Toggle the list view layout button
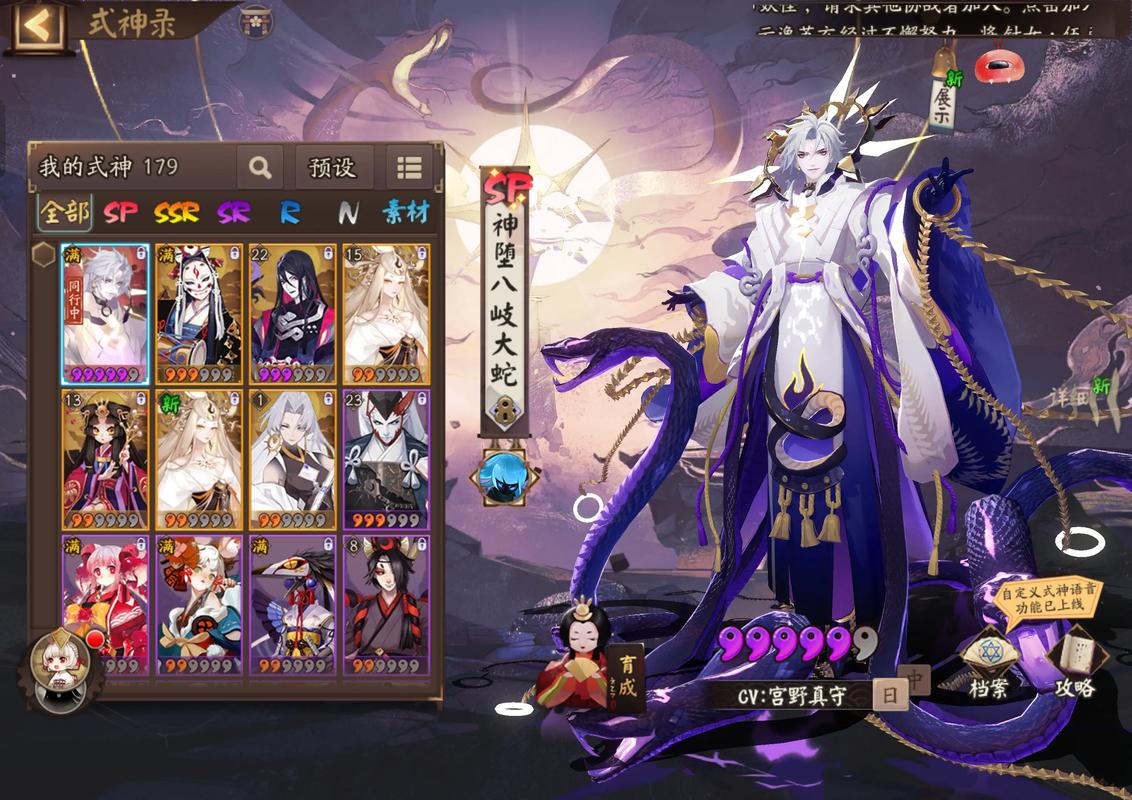Screen dimensions: 1132x800 (x=409, y=167)
